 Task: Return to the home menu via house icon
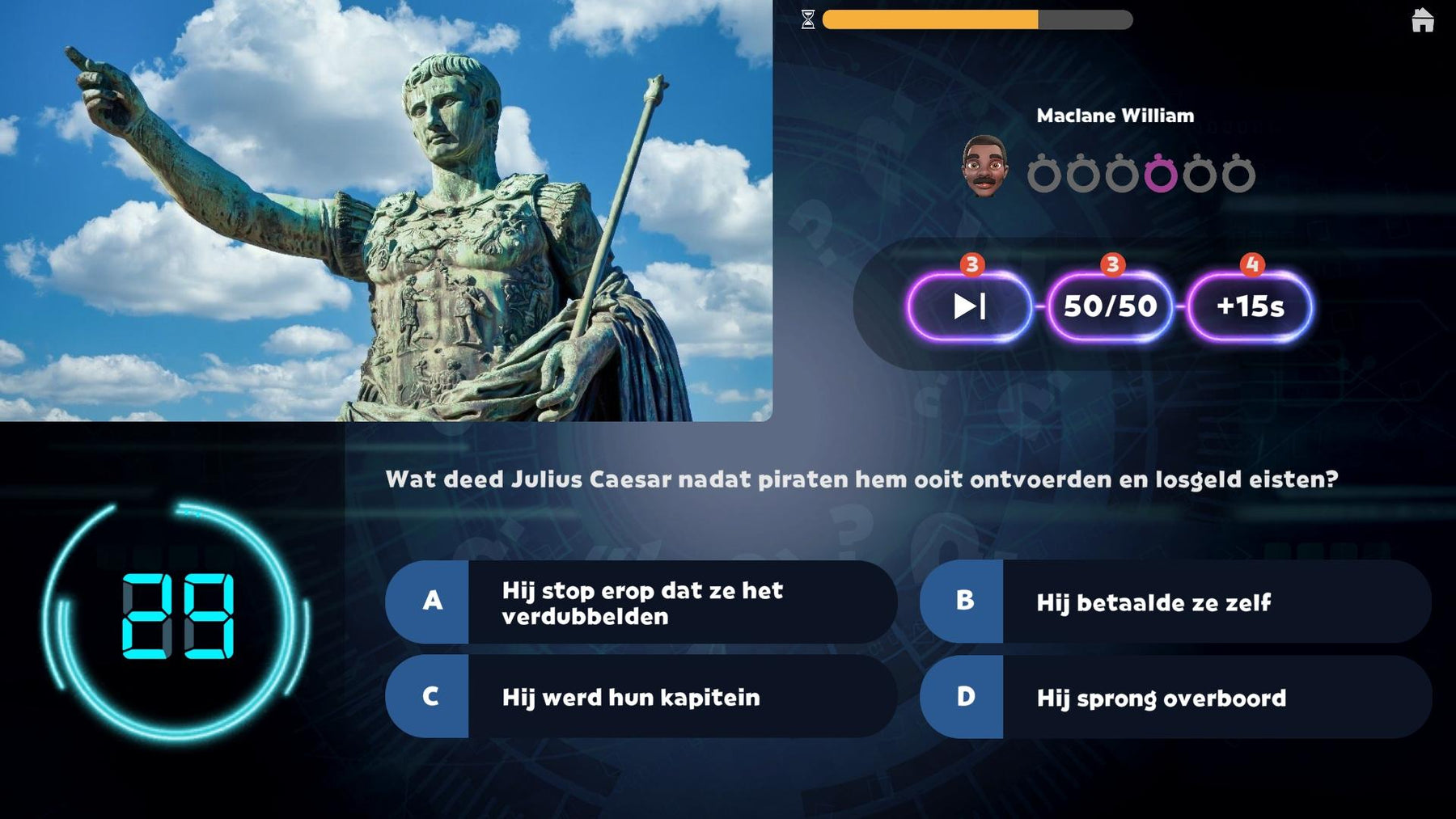coord(1422,20)
